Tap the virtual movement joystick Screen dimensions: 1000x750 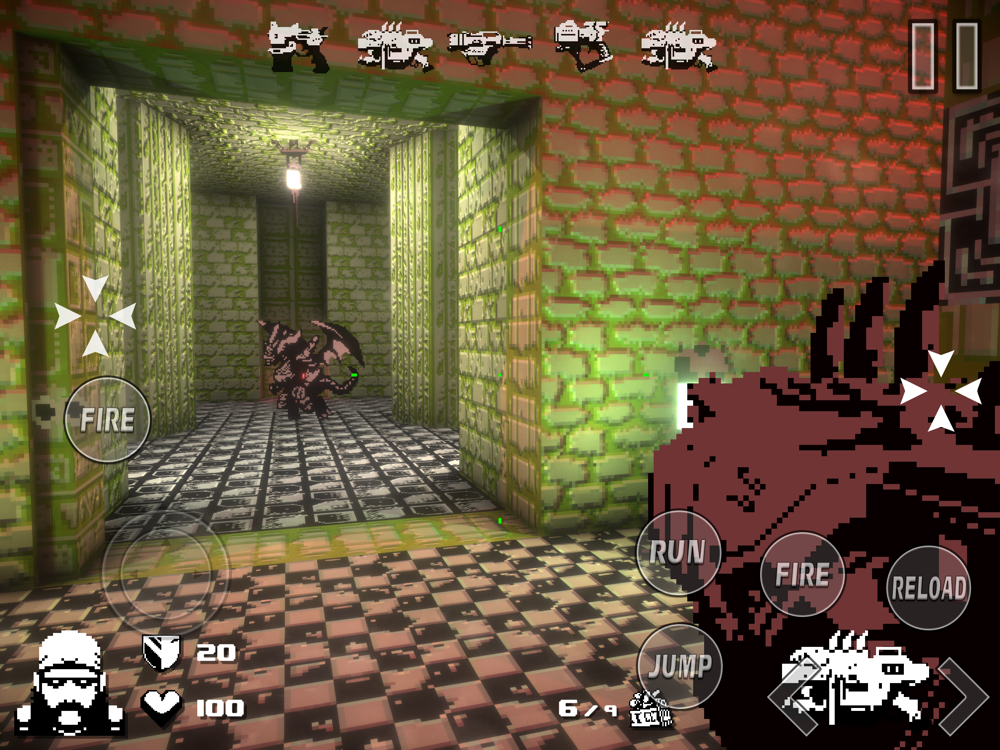pos(165,572)
